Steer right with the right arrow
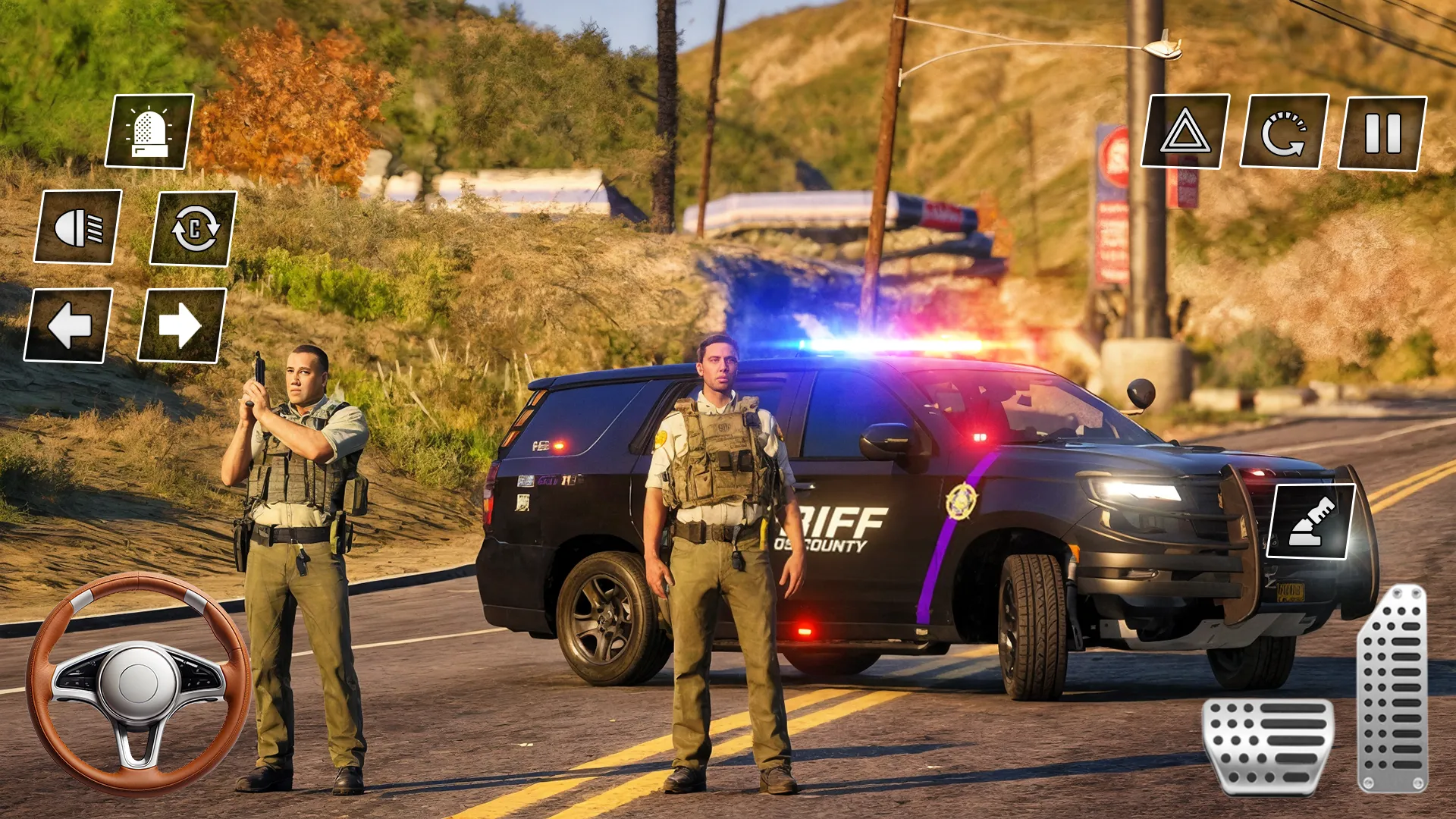The width and height of the screenshot is (1456, 819). pyautogui.click(x=177, y=328)
